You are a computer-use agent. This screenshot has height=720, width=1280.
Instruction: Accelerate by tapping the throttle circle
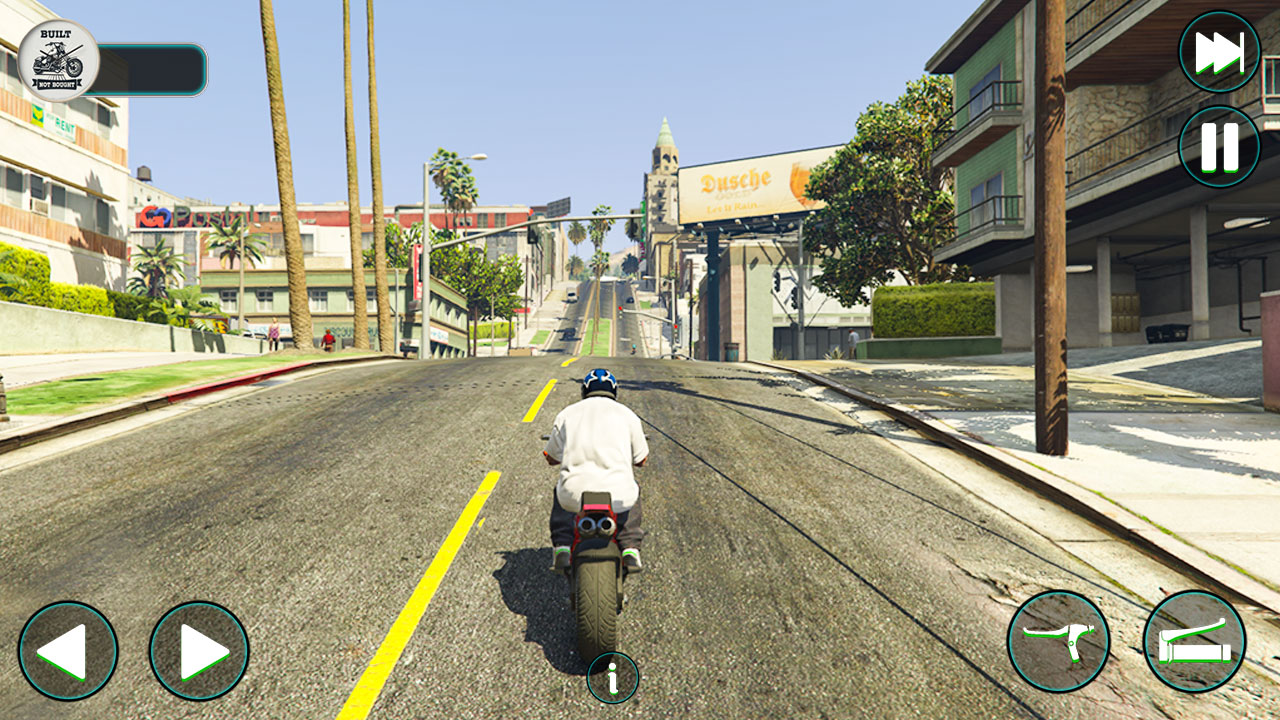(x=1195, y=643)
